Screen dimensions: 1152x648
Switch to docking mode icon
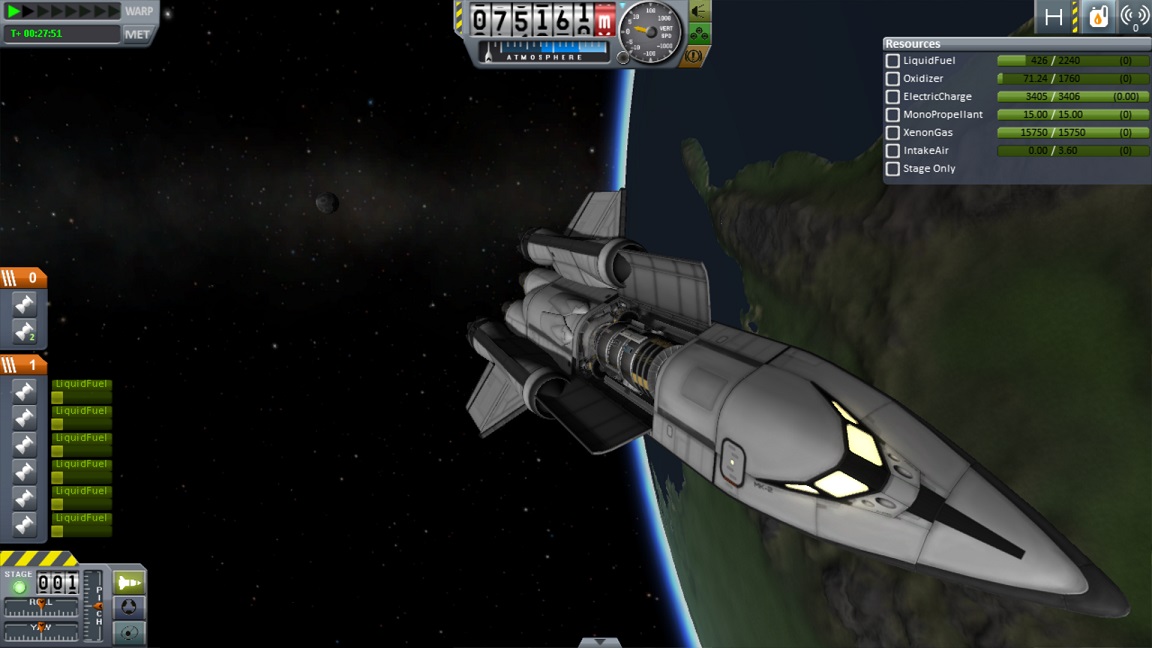(x=129, y=607)
